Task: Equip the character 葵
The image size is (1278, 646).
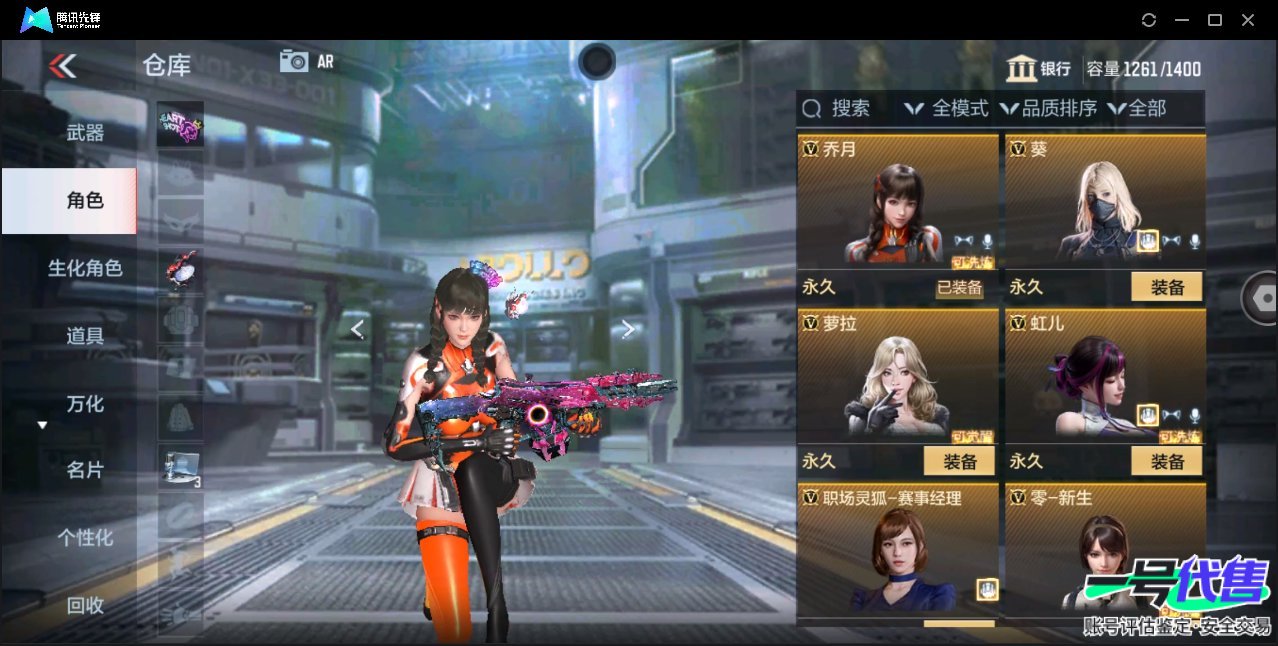Action: pos(1166,288)
